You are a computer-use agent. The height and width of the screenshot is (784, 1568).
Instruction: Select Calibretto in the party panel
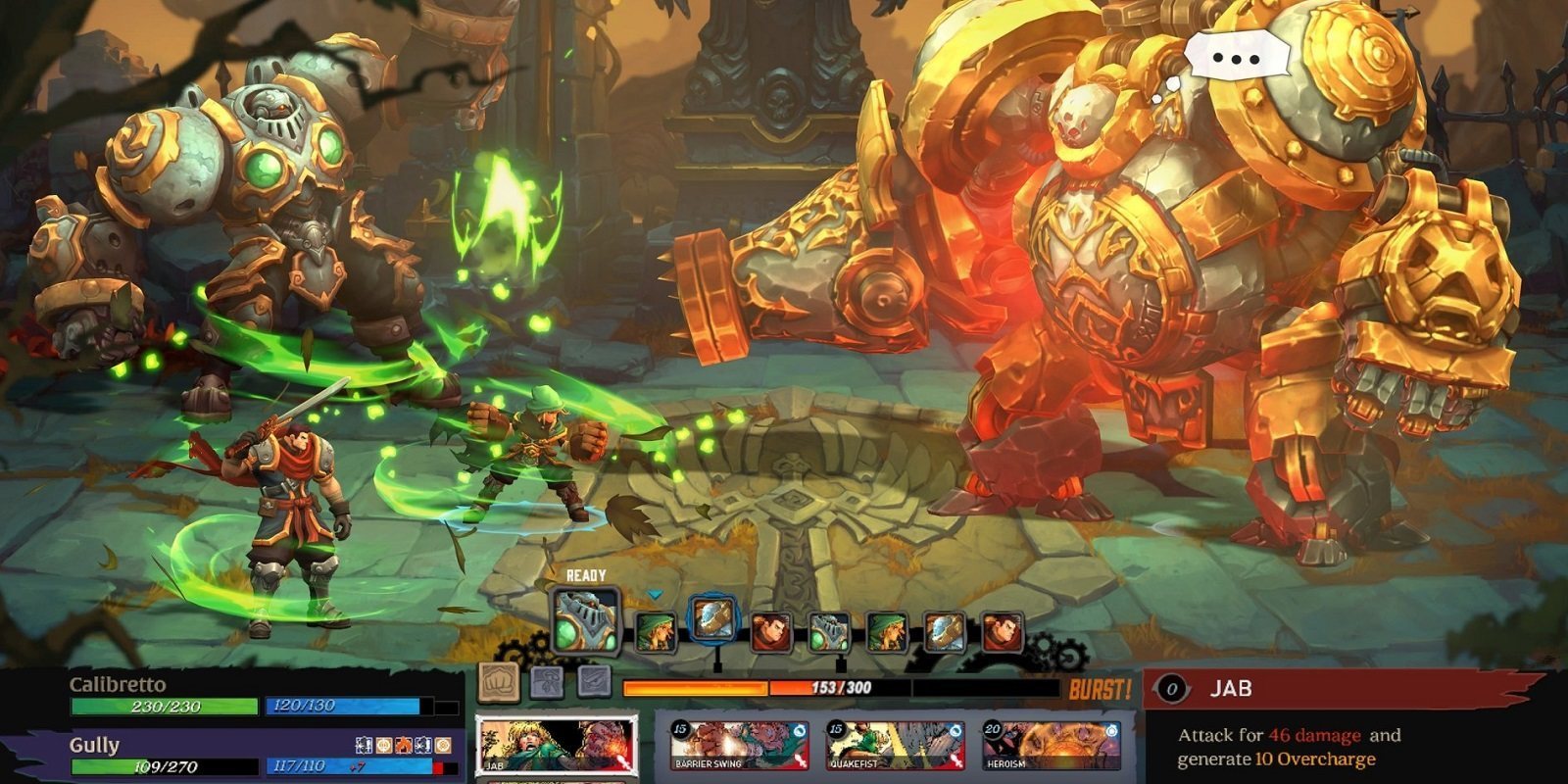(x=118, y=684)
